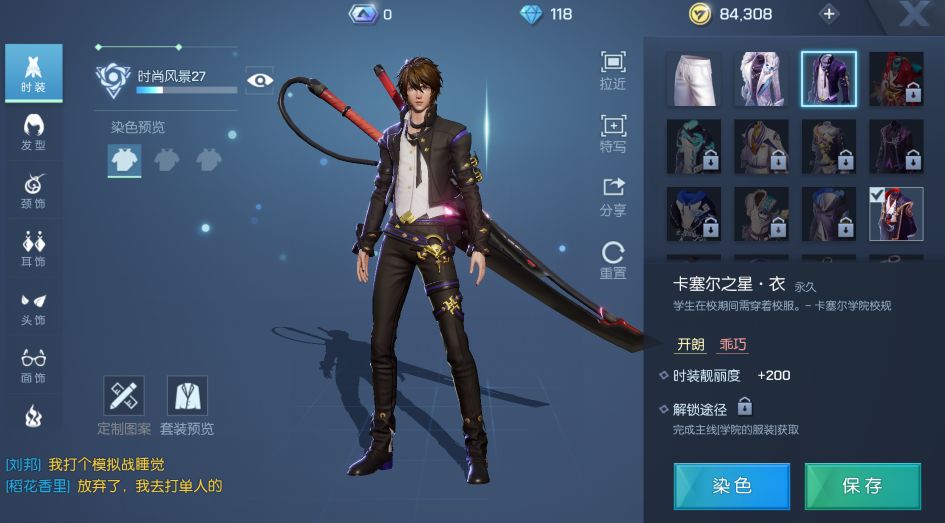Image resolution: width=945 pixels, height=523 pixels.
Task: Open the 头饰 headwear category
Action: pos(33,306)
